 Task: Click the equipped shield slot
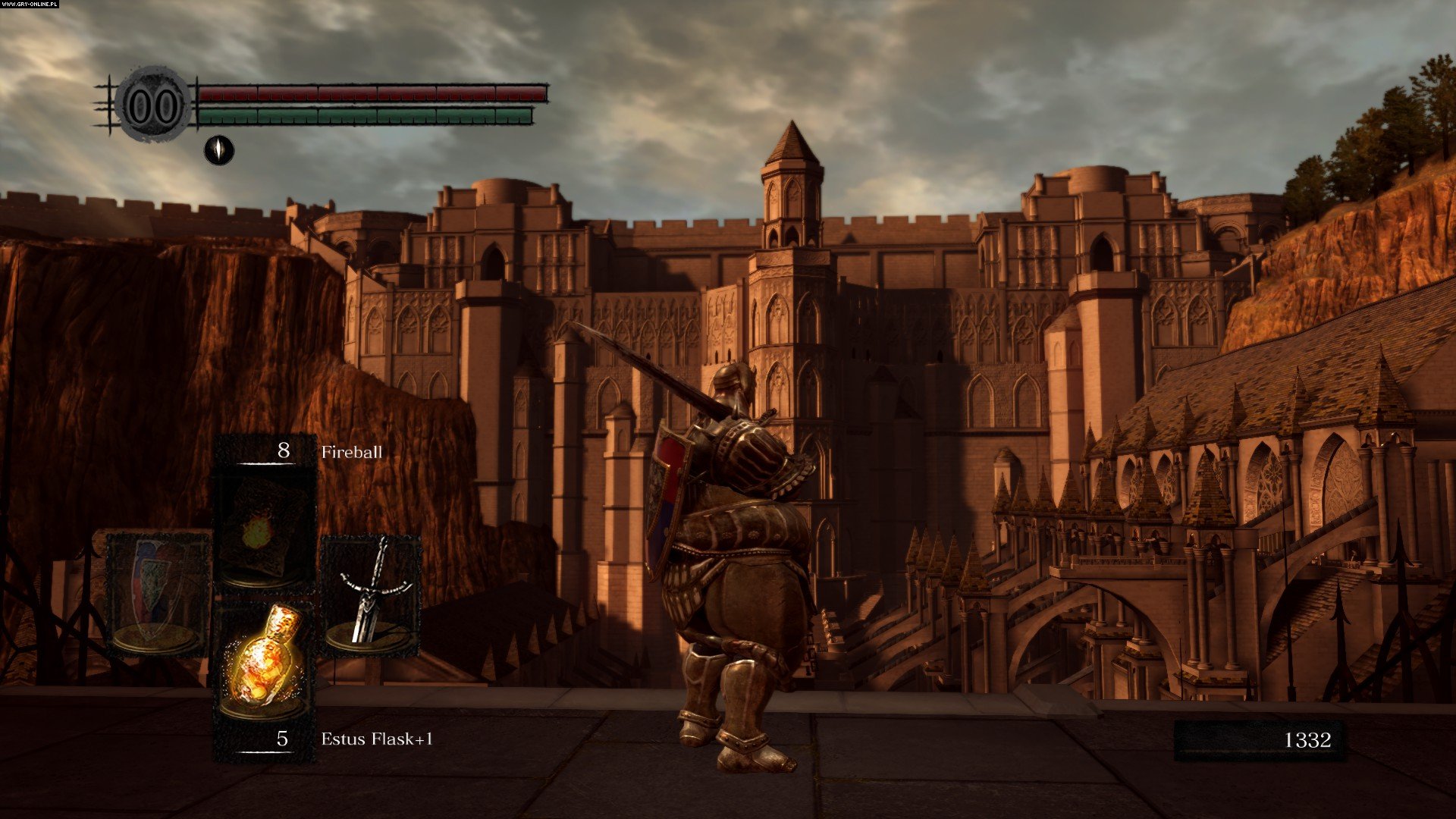(x=158, y=592)
